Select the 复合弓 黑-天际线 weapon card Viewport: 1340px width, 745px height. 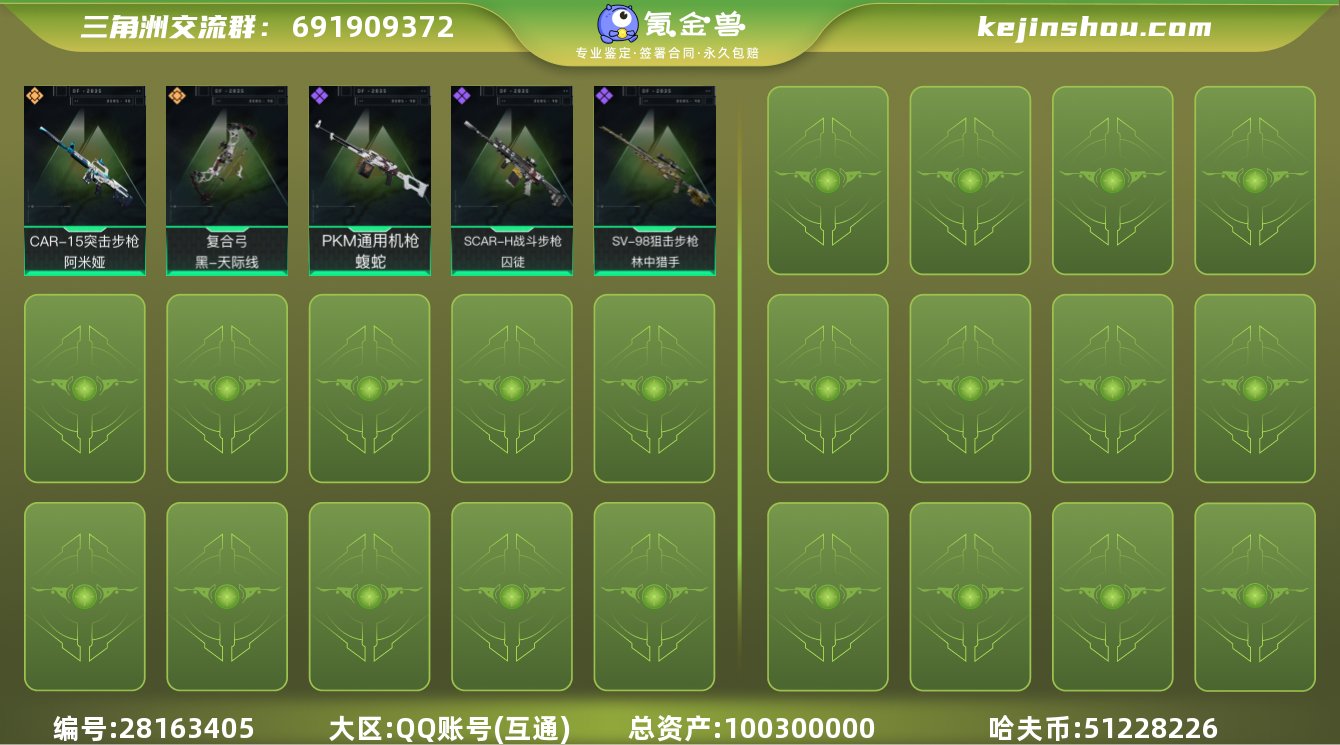226,180
